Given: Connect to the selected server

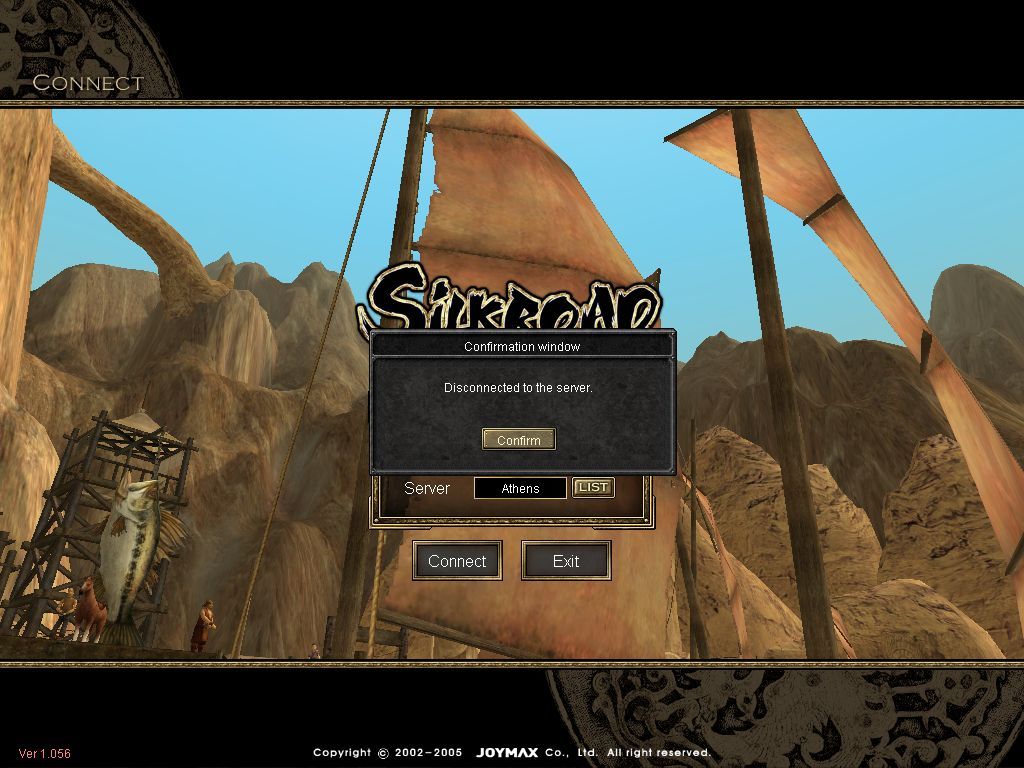Looking at the screenshot, I should [x=457, y=561].
